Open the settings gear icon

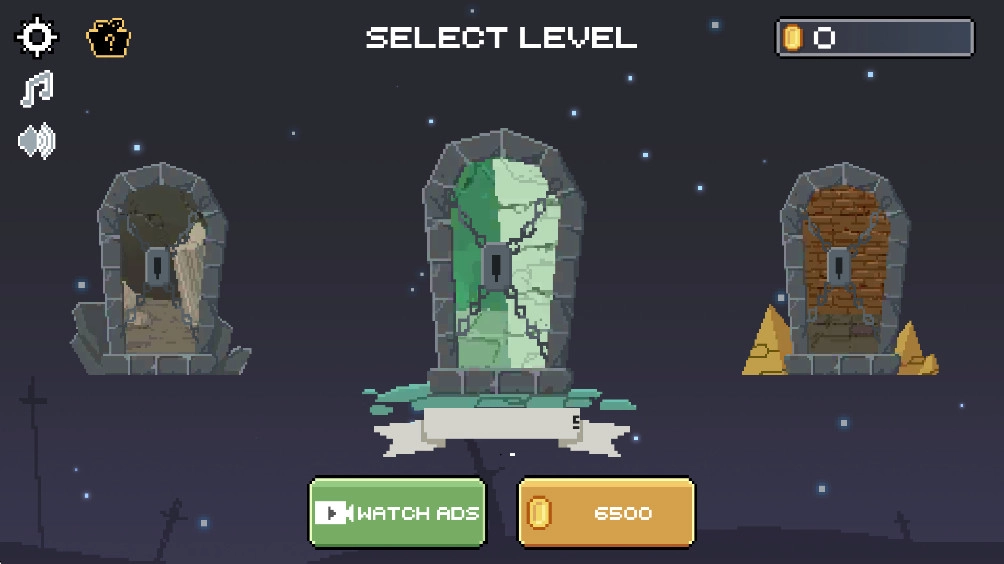click(37, 37)
